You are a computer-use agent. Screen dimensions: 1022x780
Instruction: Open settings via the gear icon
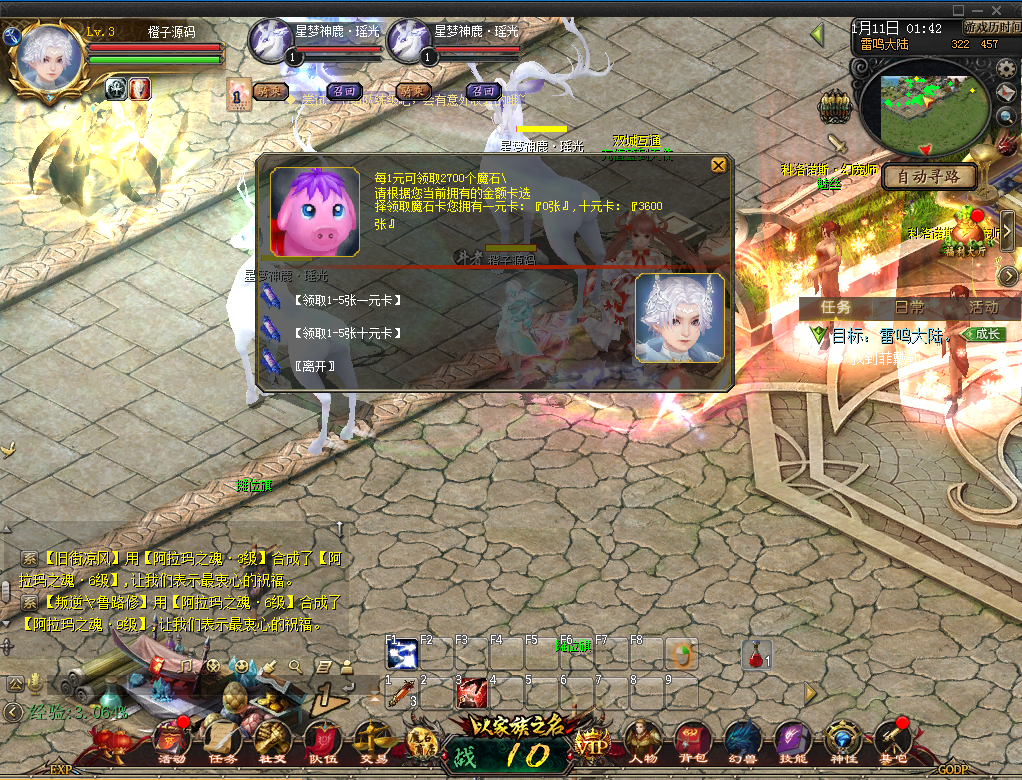(x=1006, y=69)
